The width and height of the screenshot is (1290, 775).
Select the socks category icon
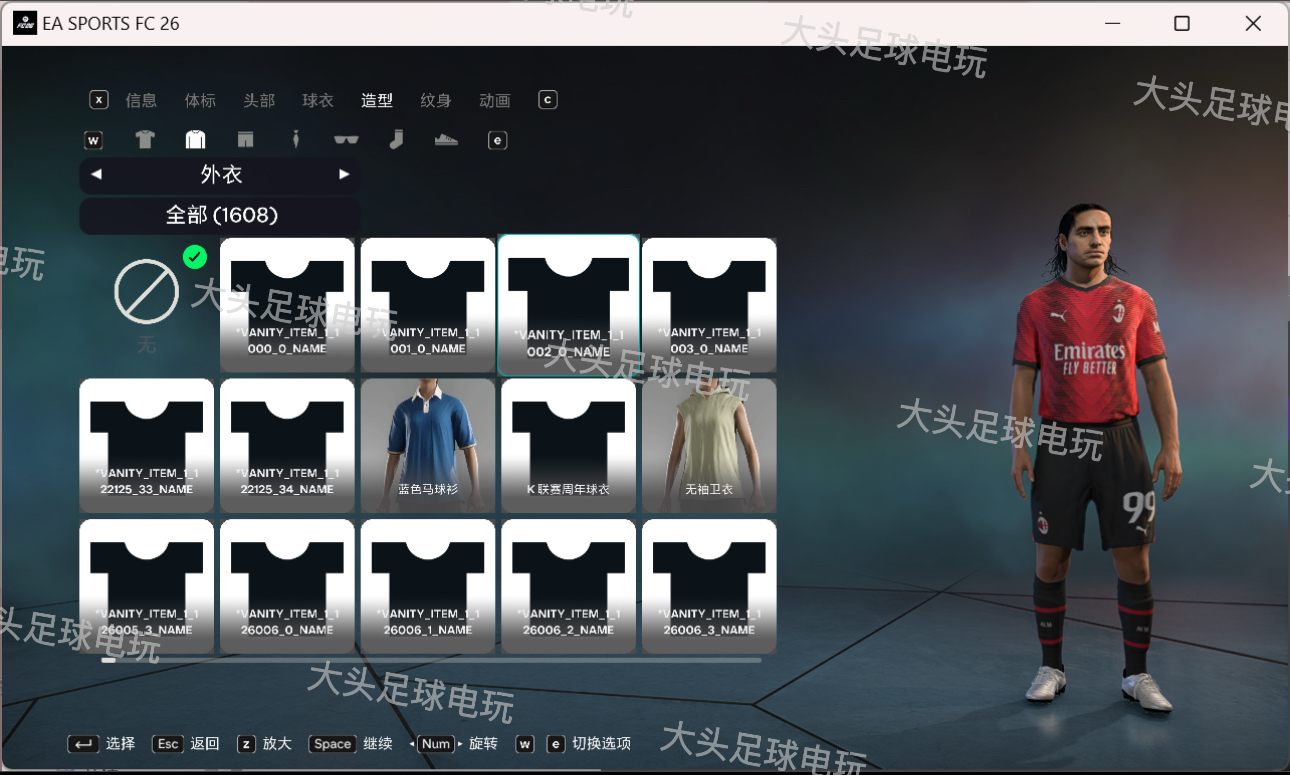tap(396, 140)
